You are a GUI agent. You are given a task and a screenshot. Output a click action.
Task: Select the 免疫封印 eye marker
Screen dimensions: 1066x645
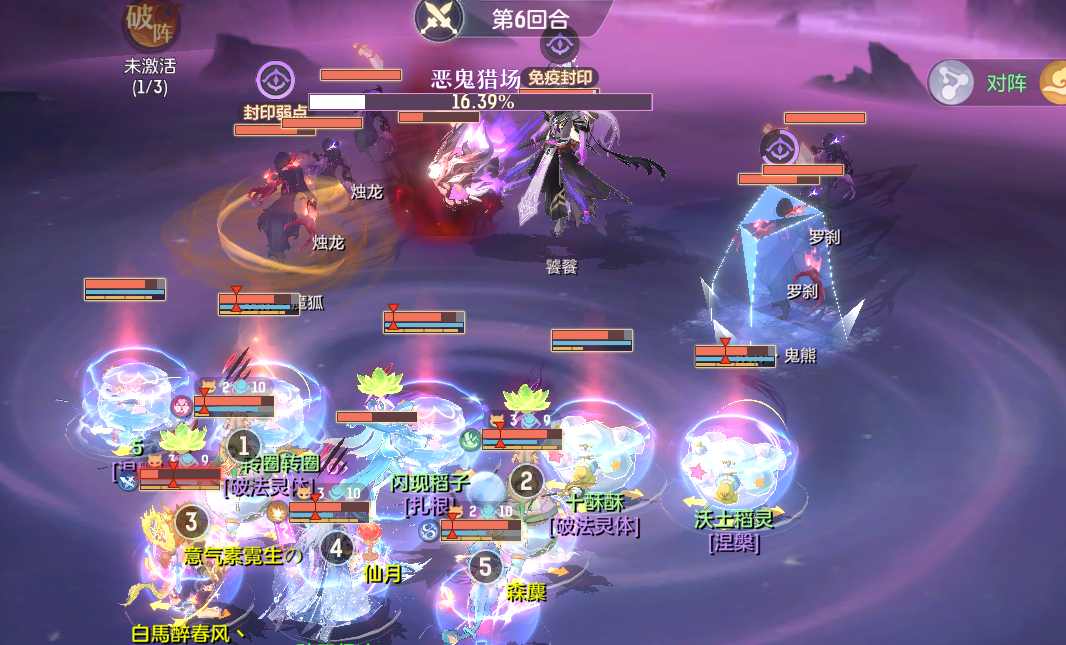point(559,45)
